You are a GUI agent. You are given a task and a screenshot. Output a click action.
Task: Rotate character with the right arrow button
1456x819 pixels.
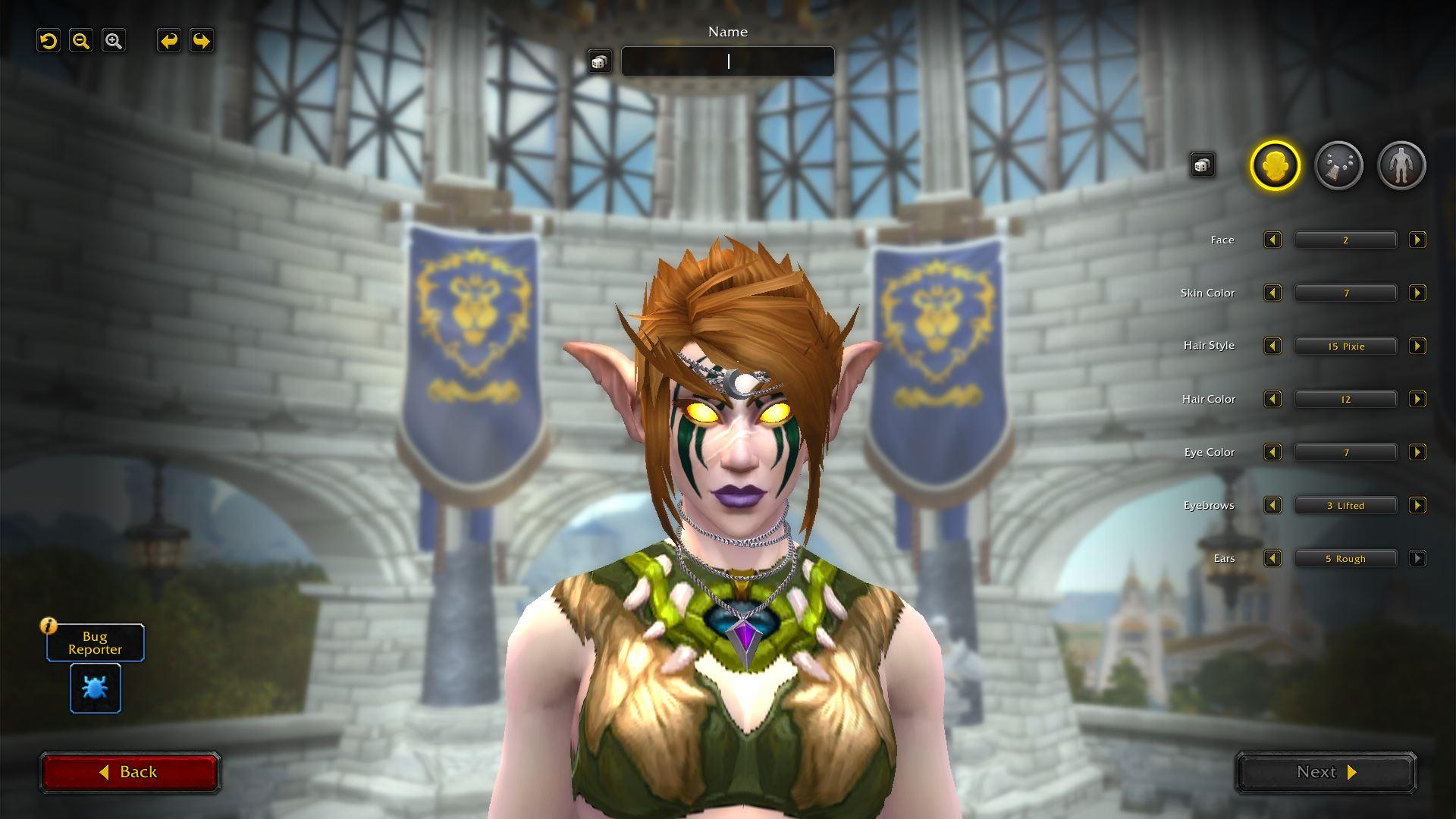[202, 41]
